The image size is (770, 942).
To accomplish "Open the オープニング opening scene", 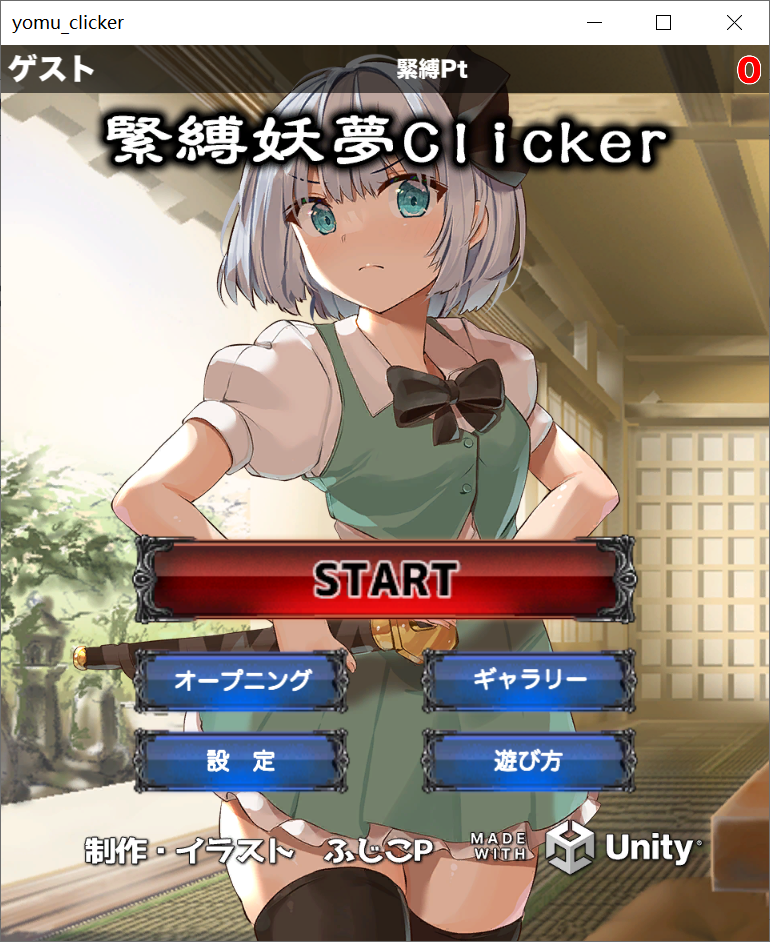I will point(242,680).
